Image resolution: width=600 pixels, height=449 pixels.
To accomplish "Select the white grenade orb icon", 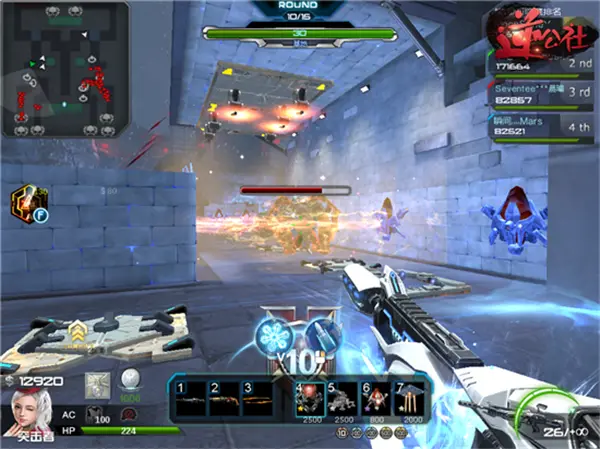I will click(x=128, y=382).
